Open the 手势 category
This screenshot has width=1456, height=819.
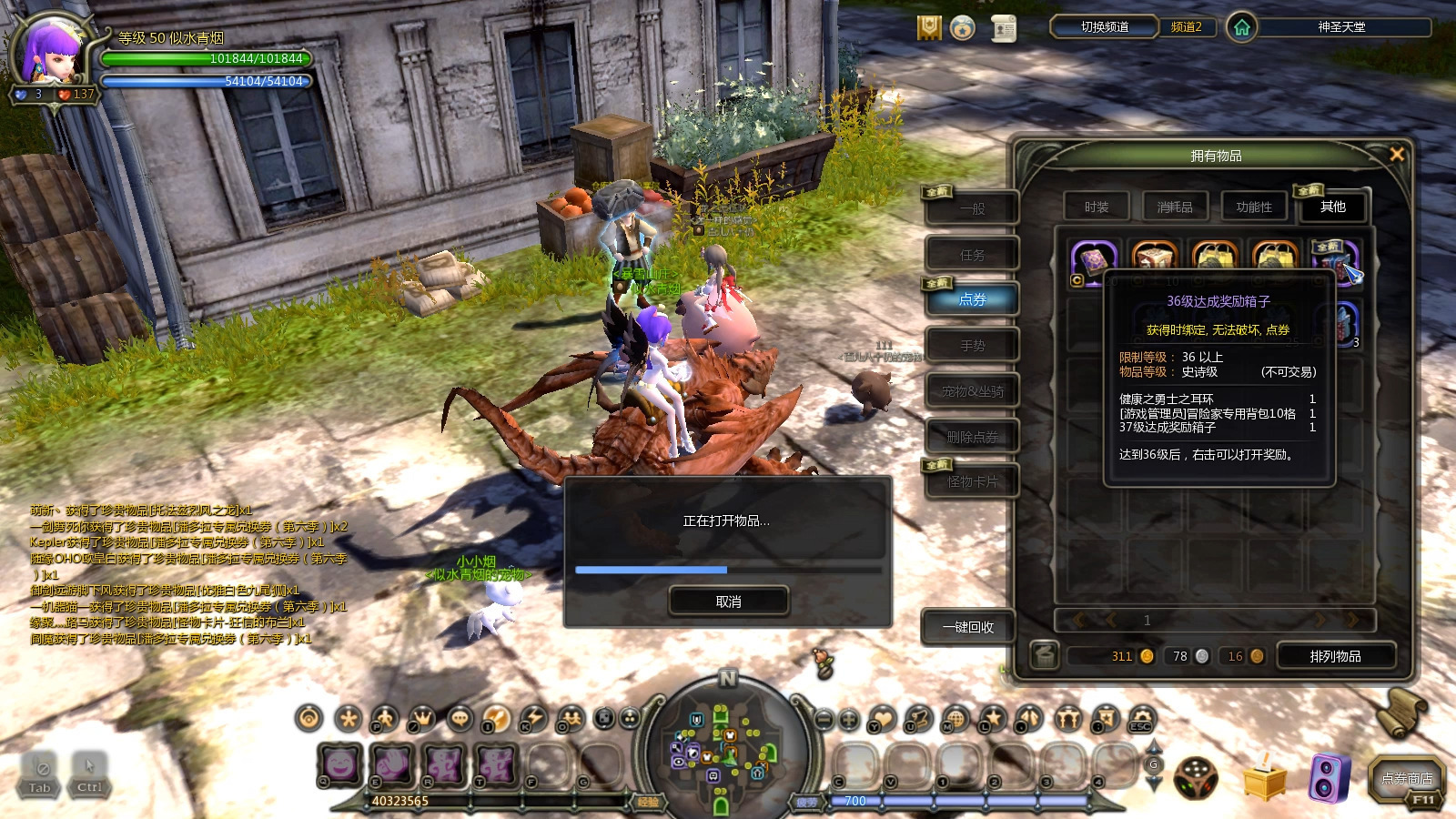pyautogui.click(x=972, y=346)
